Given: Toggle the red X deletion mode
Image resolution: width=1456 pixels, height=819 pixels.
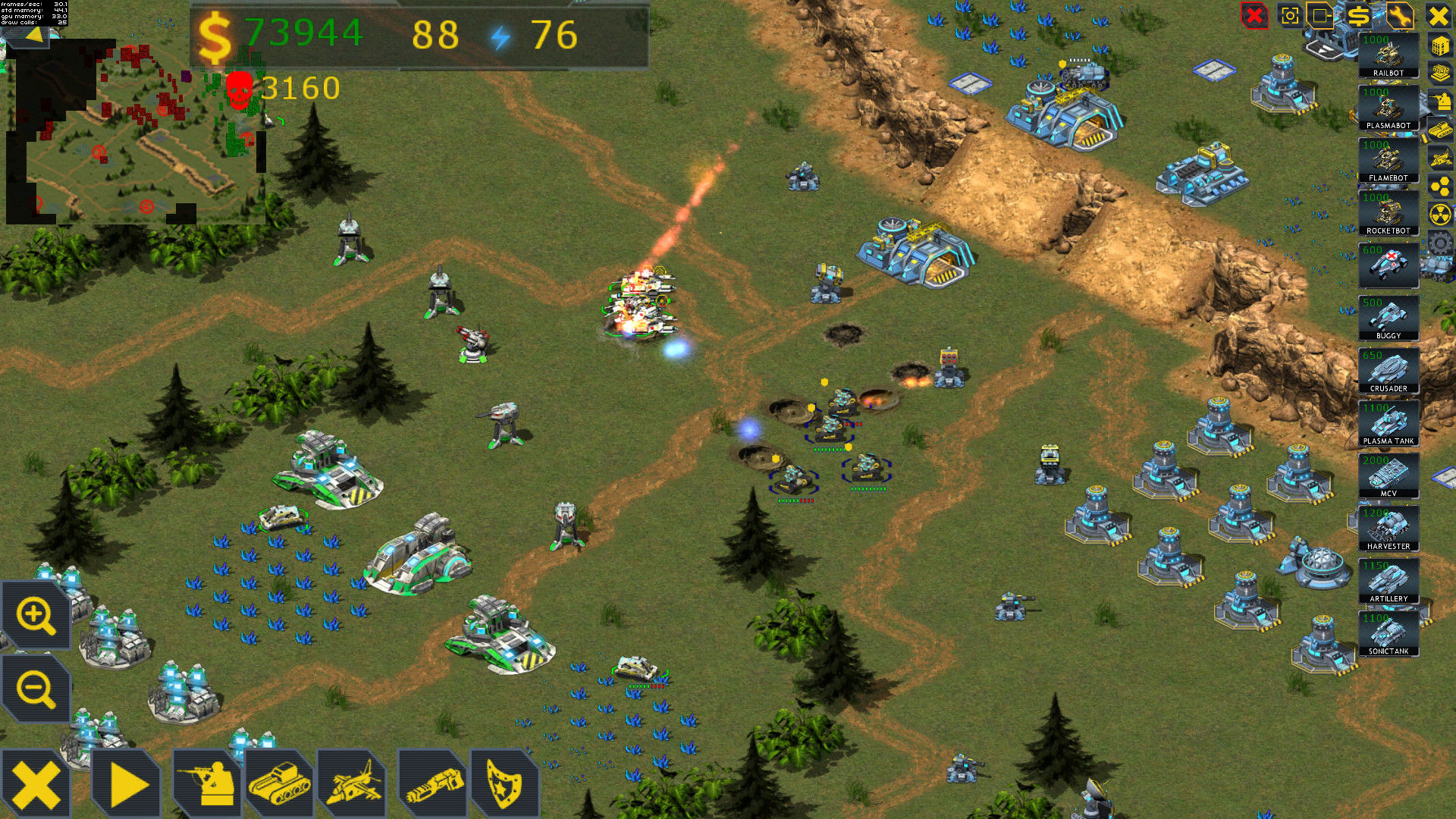Looking at the screenshot, I should coord(1253,17).
